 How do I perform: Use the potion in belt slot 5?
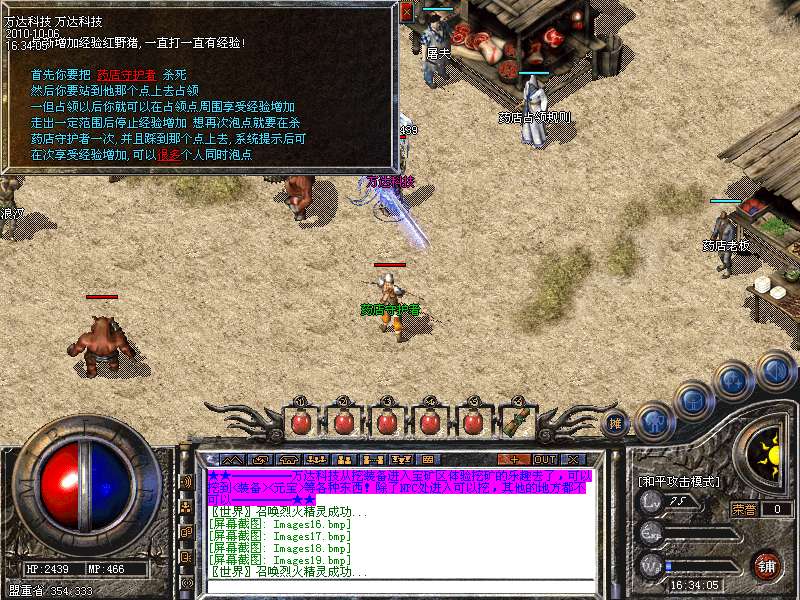472,421
